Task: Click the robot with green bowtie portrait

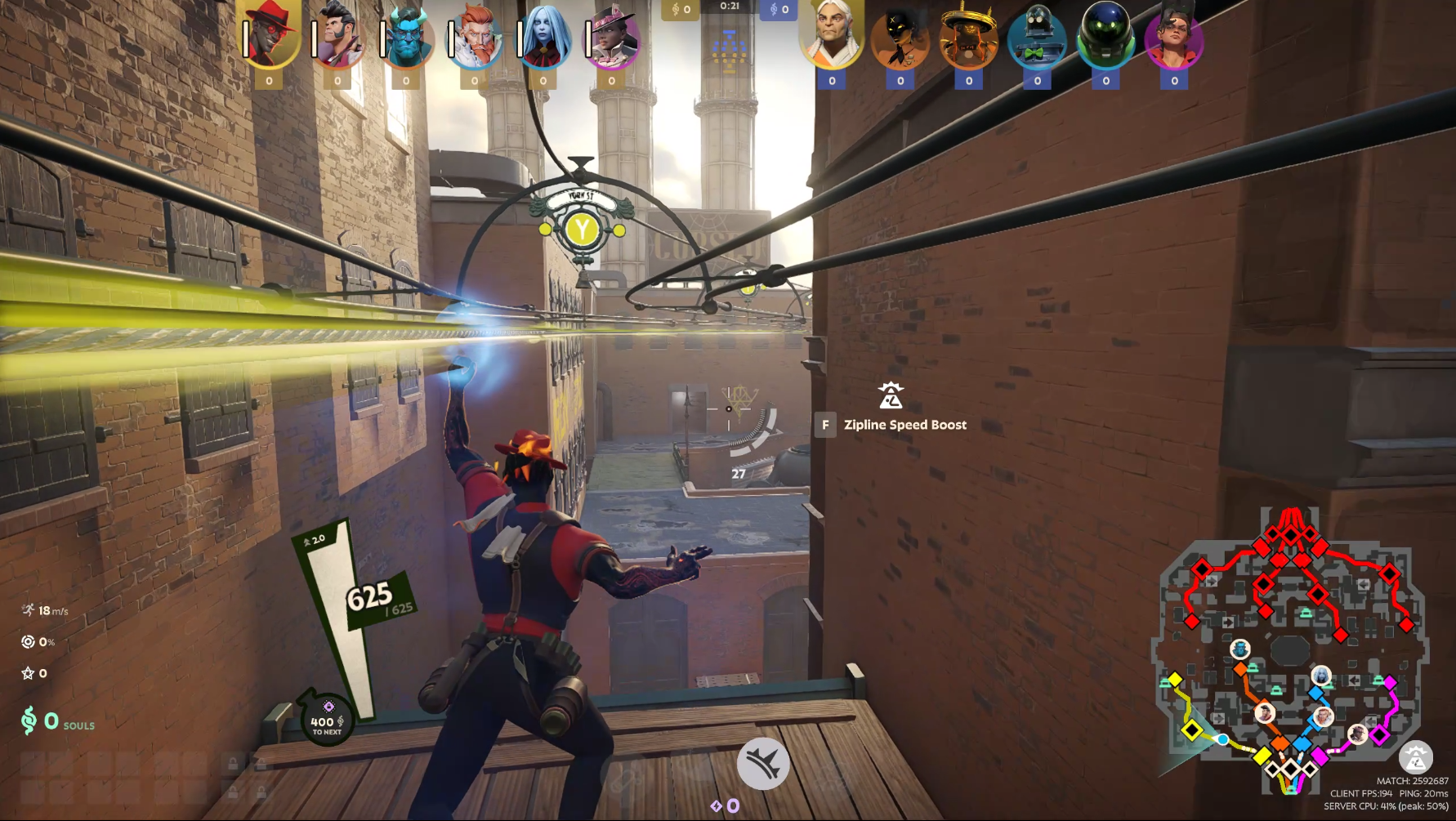Action: [1037, 38]
